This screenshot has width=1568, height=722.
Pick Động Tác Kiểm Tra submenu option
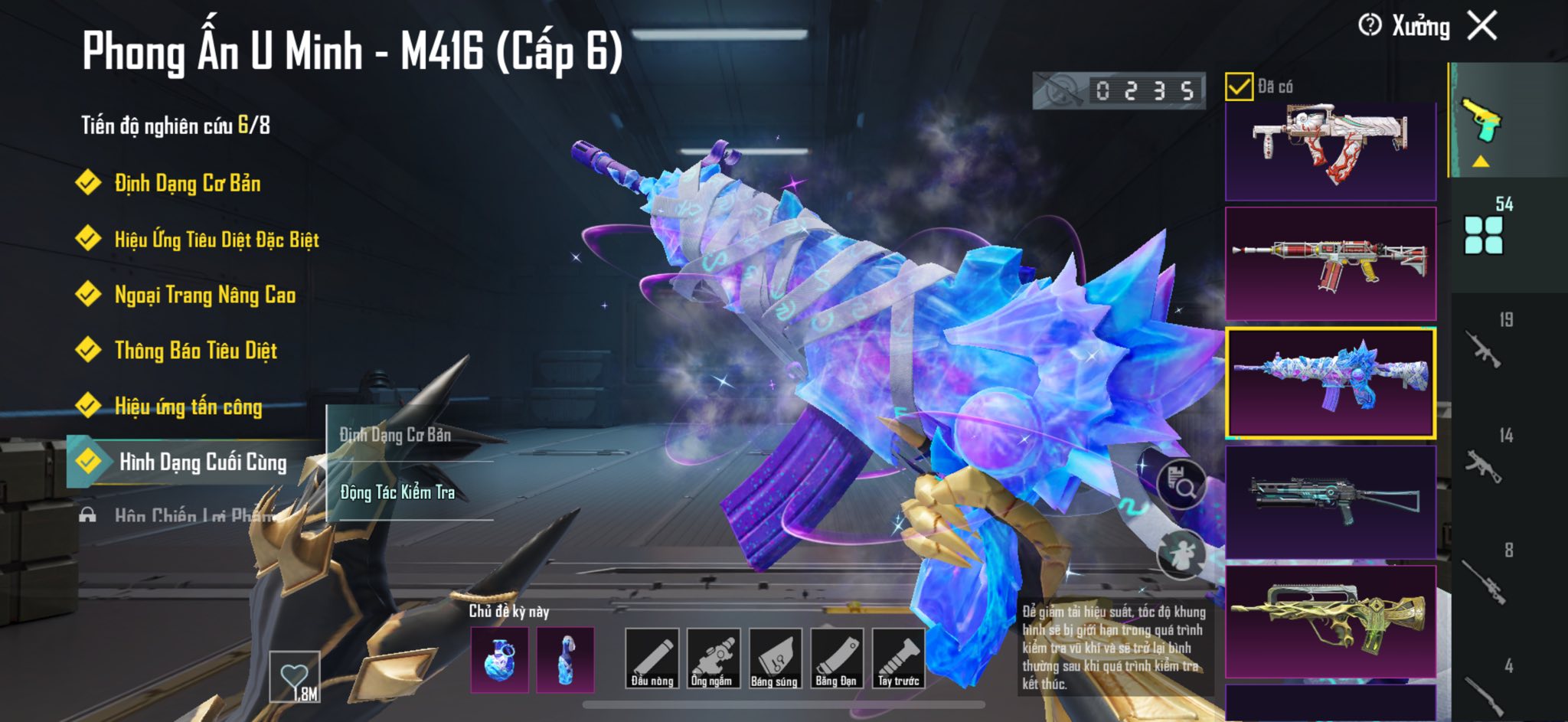coord(397,492)
